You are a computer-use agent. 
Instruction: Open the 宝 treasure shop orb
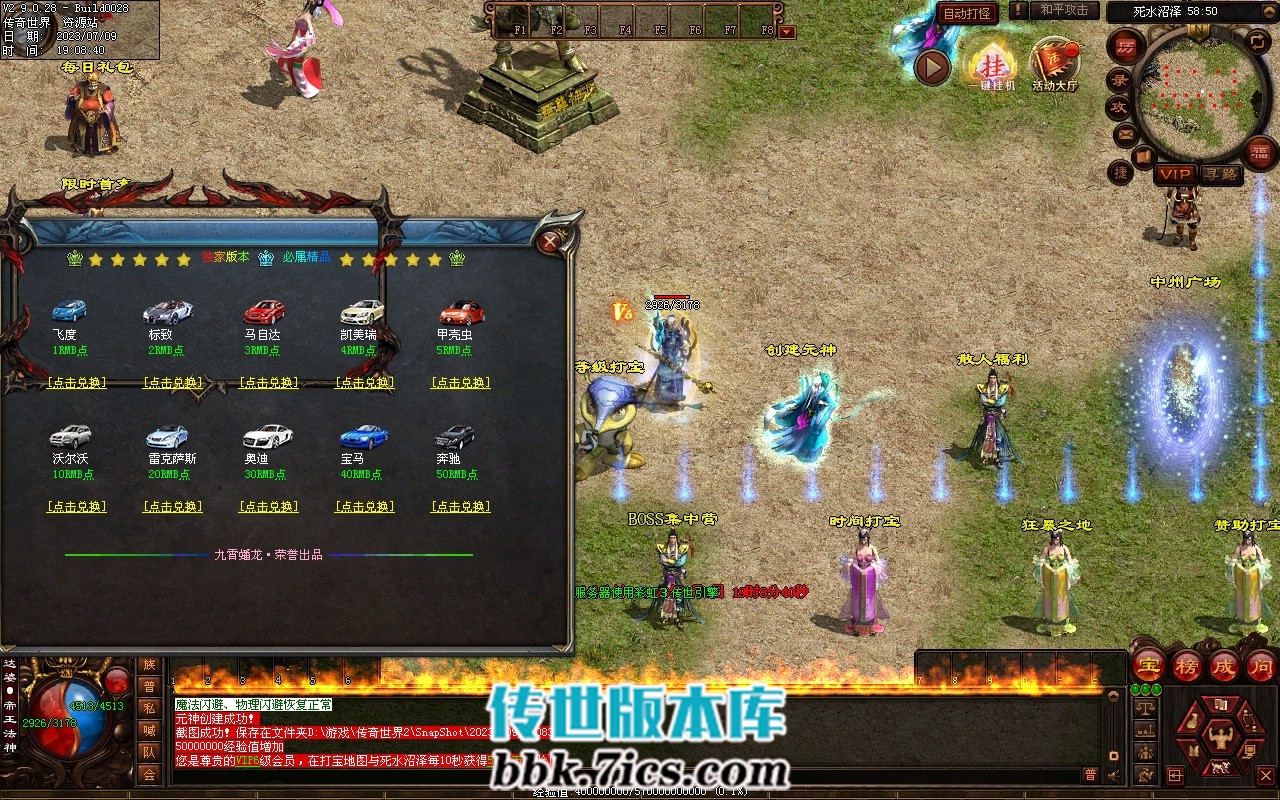click(1149, 664)
